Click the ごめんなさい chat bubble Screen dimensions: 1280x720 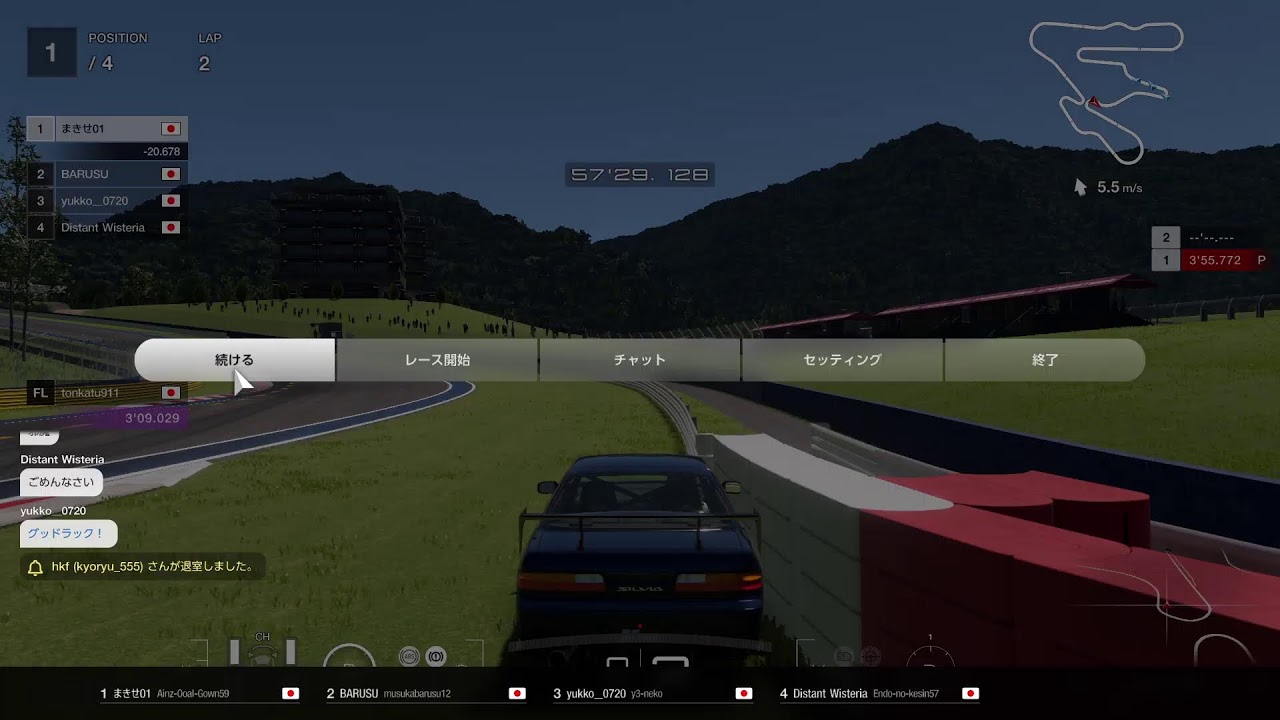[x=61, y=482]
